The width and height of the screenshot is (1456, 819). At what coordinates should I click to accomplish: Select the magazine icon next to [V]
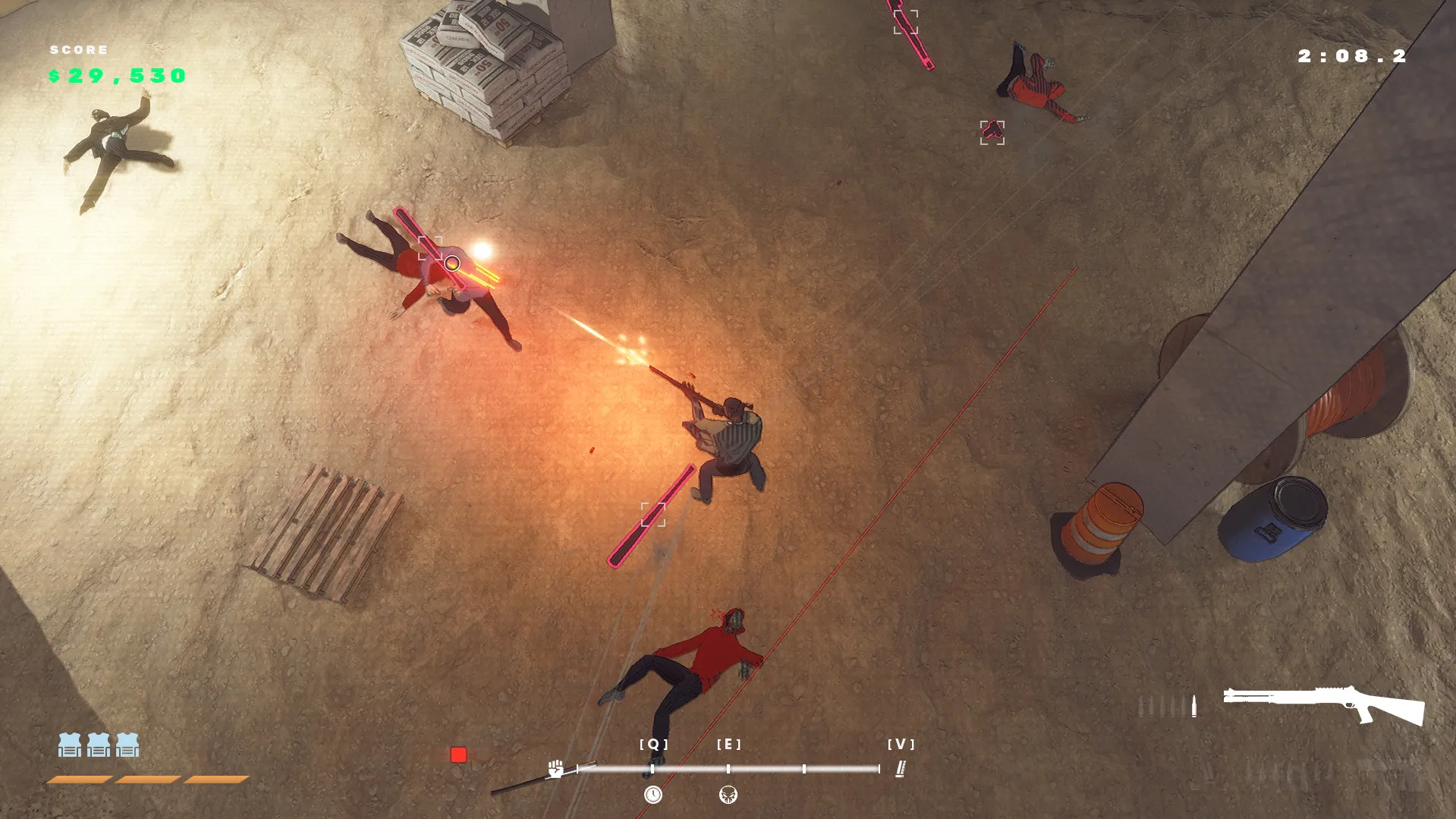pyautogui.click(x=900, y=769)
